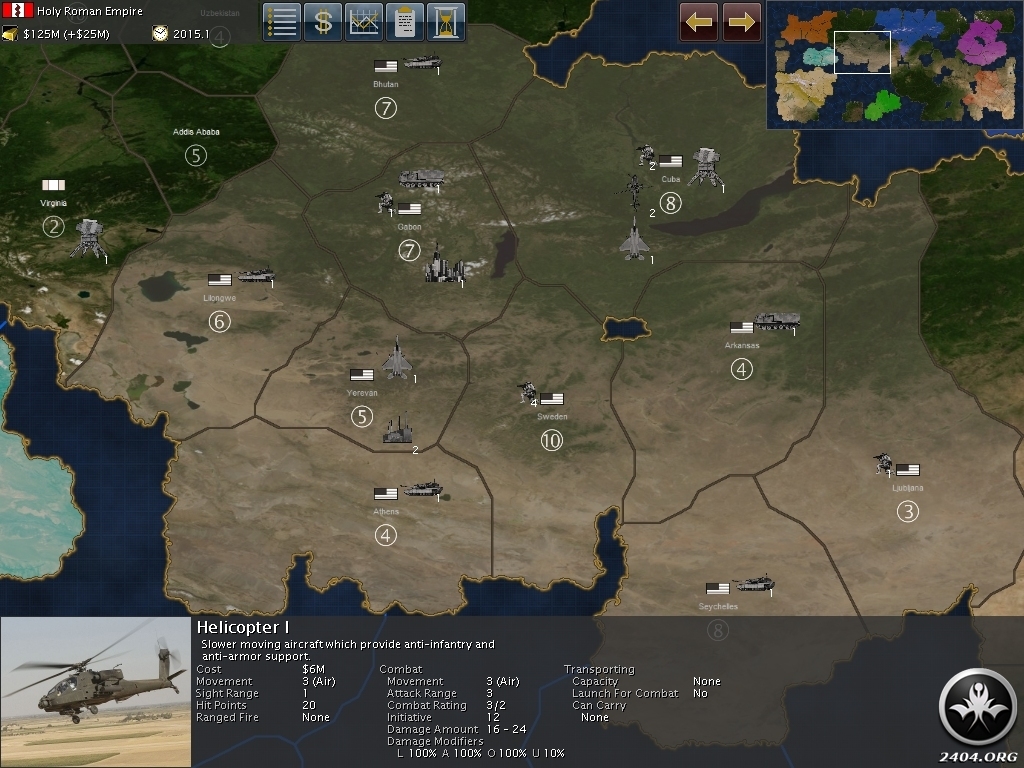Open the list menu button
Screen dimensions: 1024x768
(282, 22)
